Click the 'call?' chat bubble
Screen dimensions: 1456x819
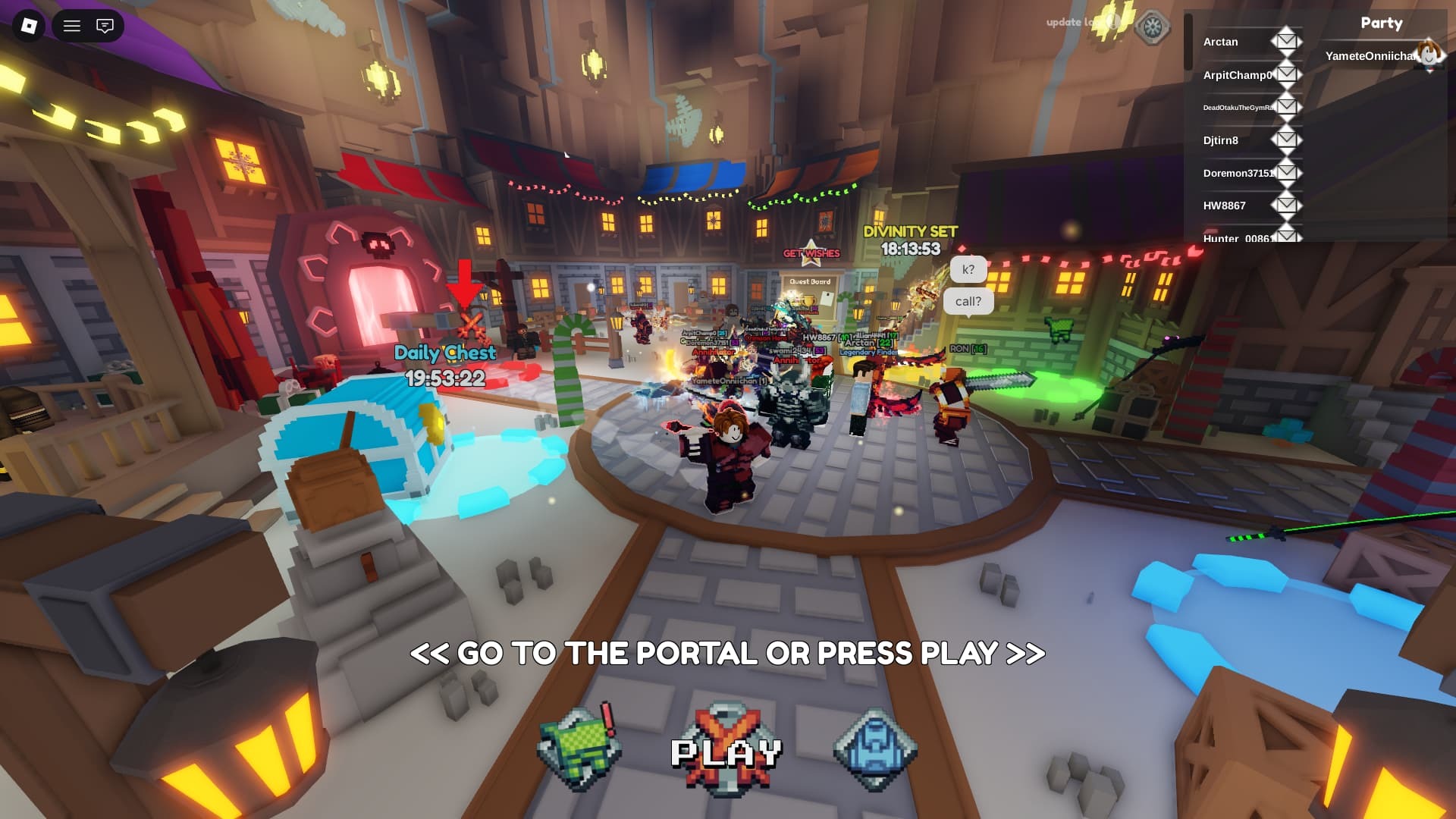point(968,301)
